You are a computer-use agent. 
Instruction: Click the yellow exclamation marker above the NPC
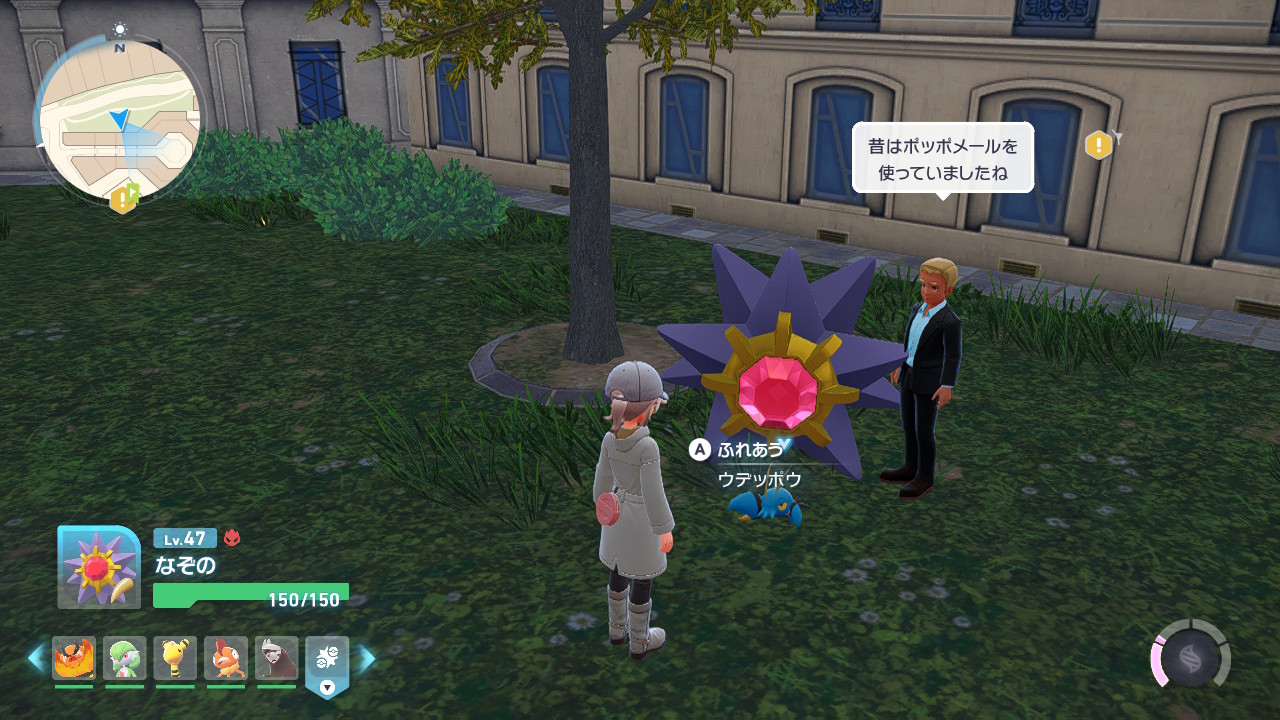point(1098,145)
